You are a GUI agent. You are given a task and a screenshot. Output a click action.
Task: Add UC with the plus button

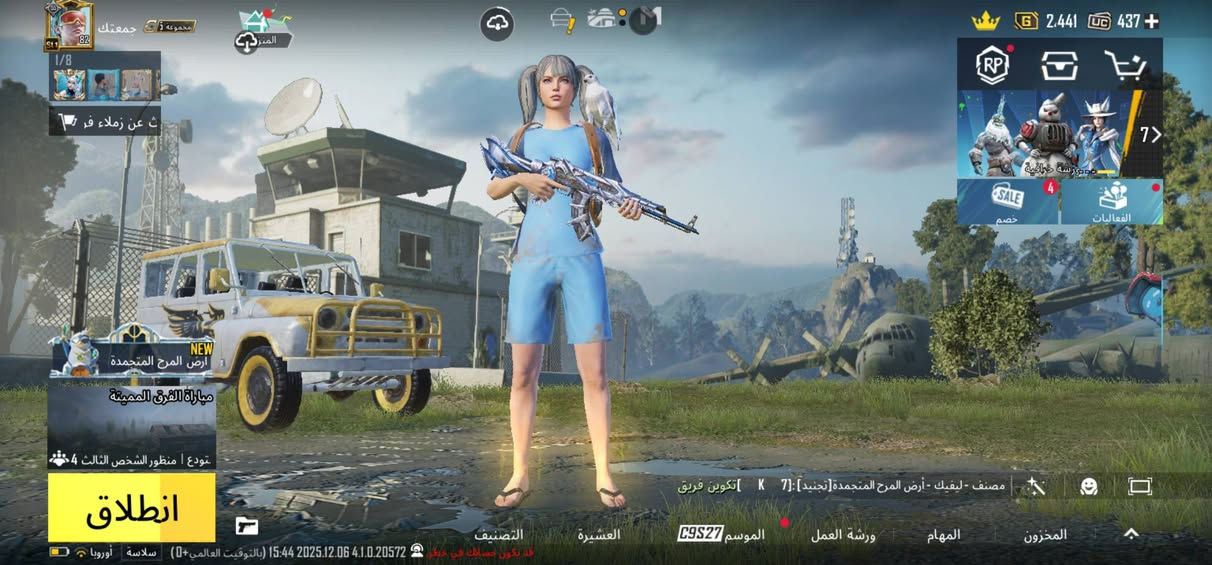[1152, 20]
